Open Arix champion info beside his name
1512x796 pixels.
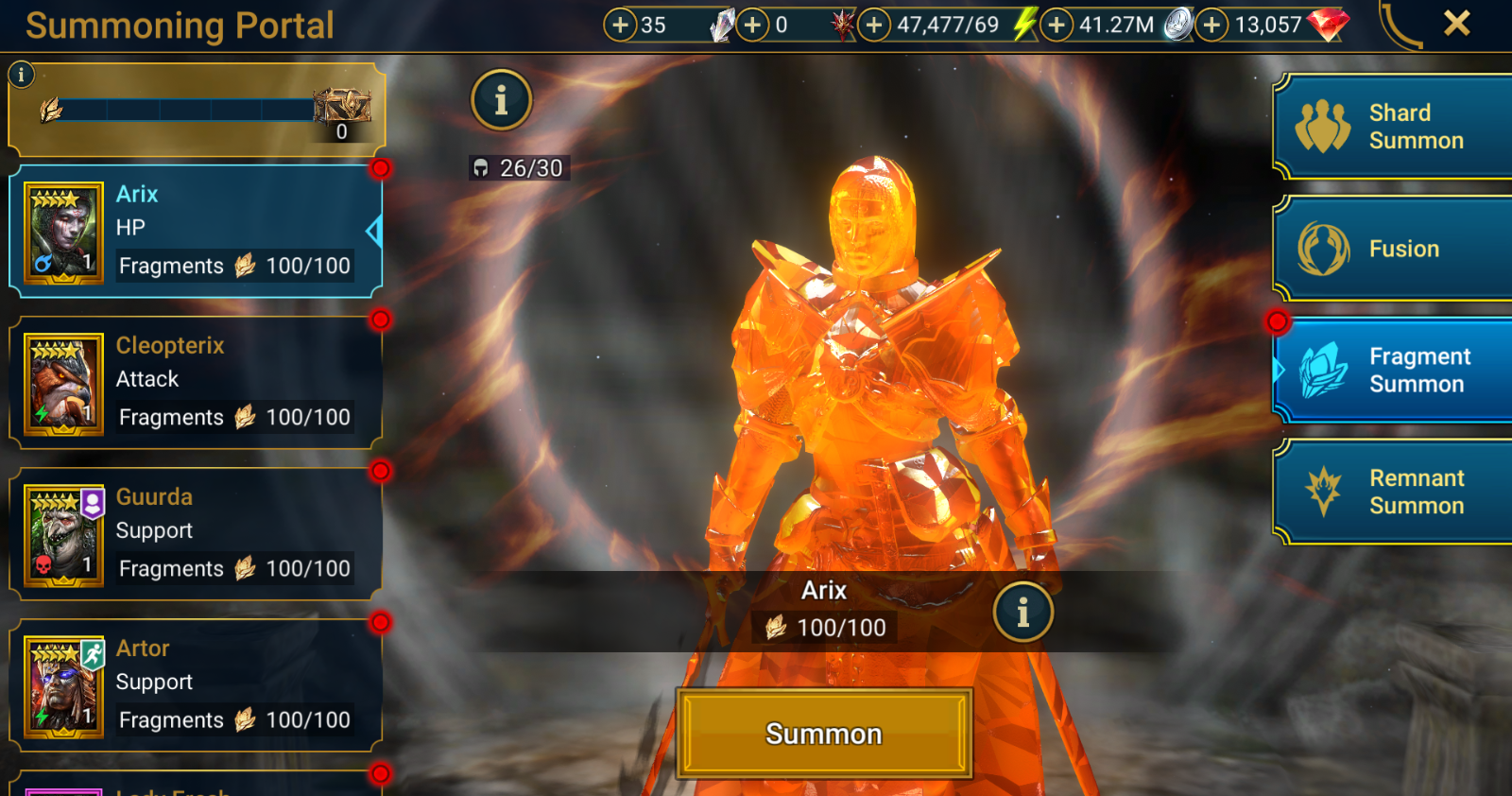coord(1023,612)
